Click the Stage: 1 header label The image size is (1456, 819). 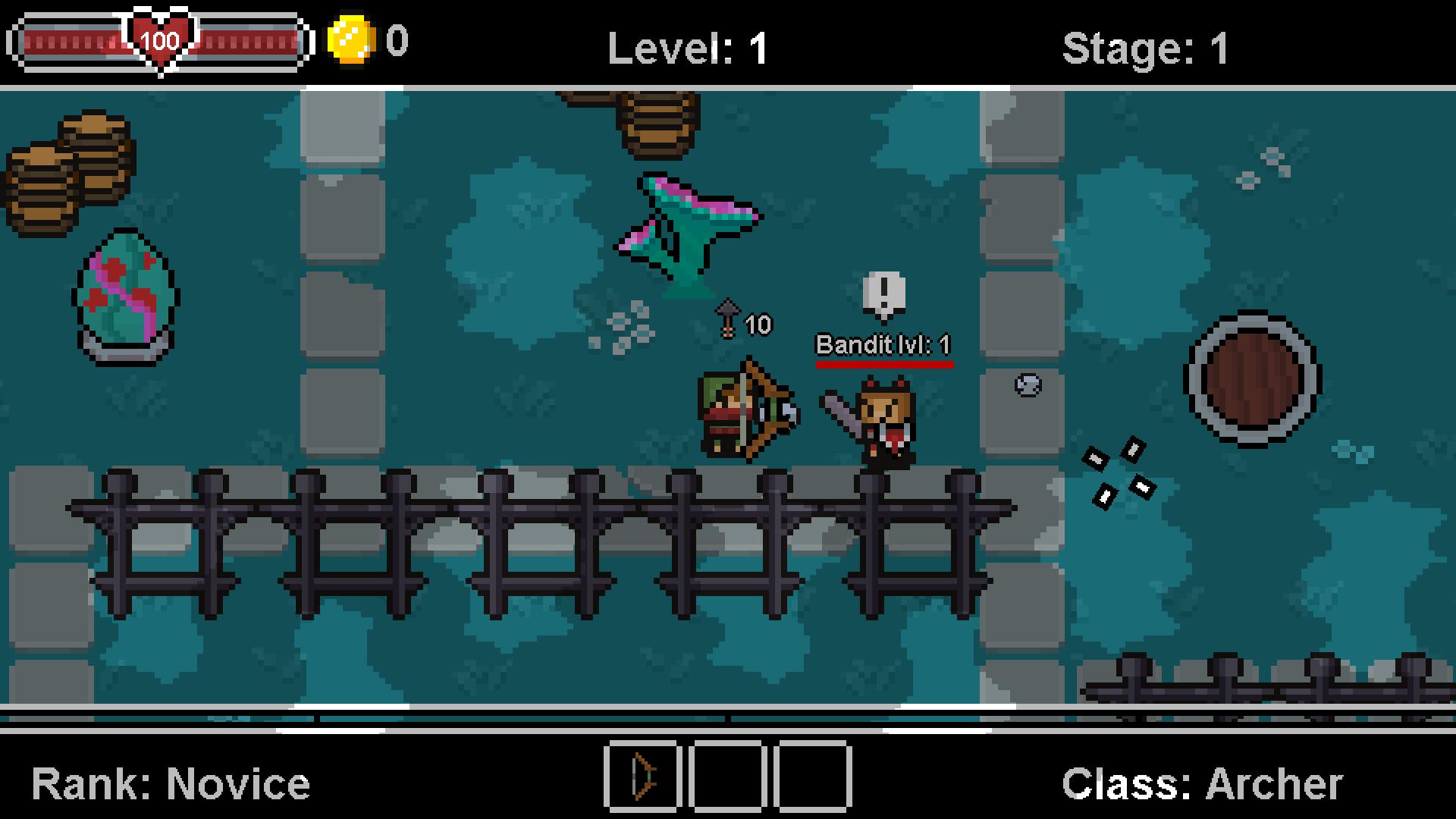pyautogui.click(x=1146, y=48)
